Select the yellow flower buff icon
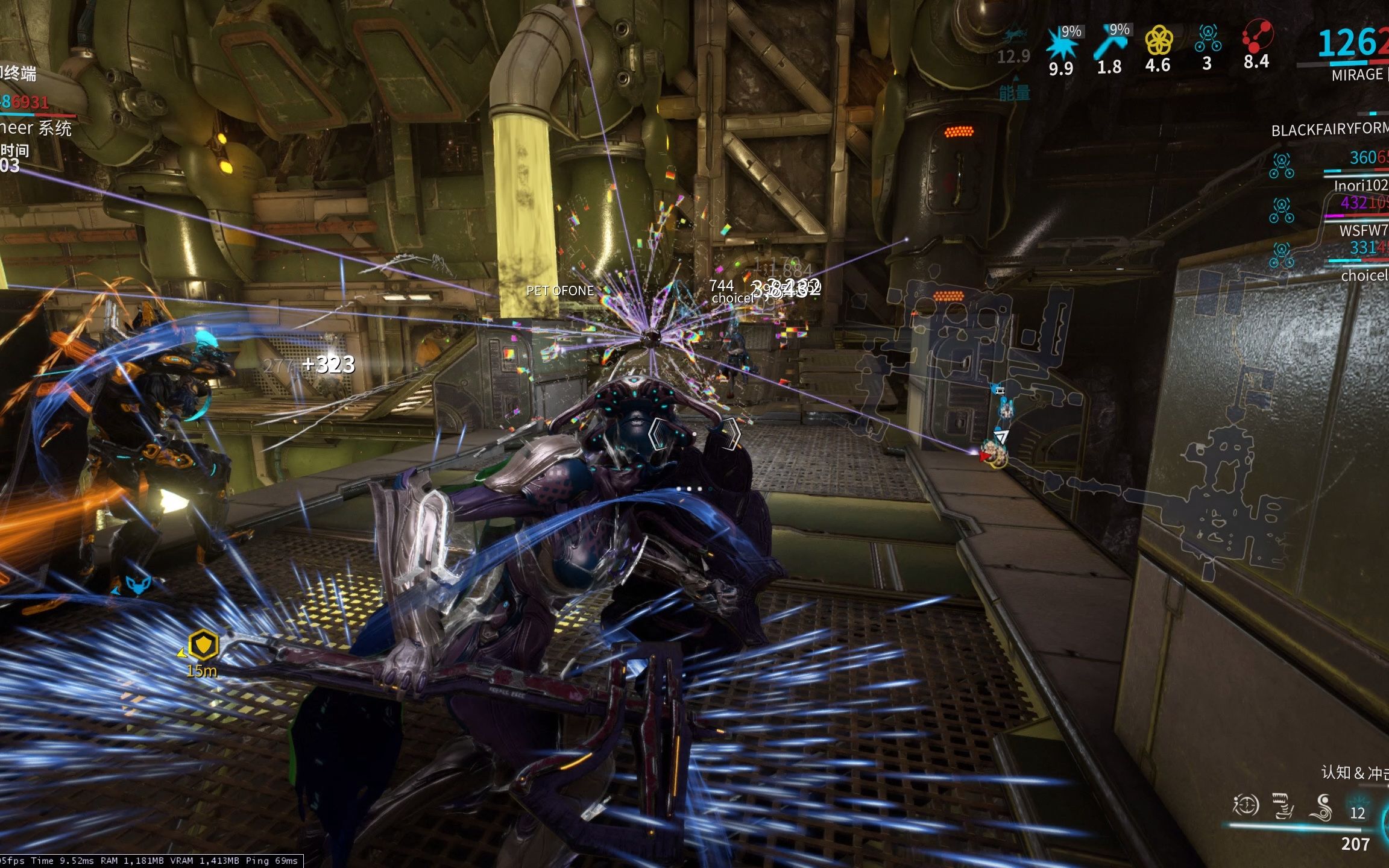1389x868 pixels. pos(1158,41)
